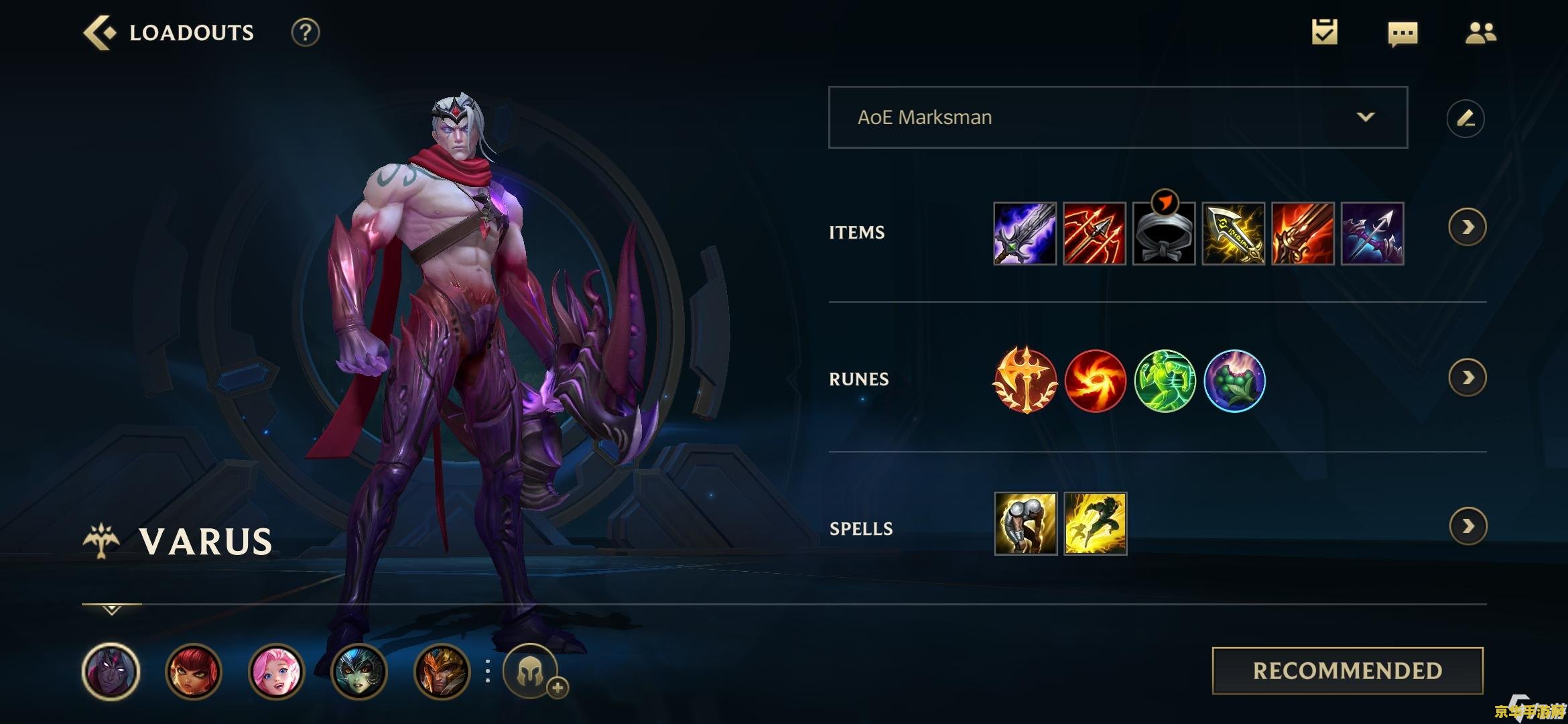Open the chat speech bubble icon
The width and height of the screenshot is (1568, 724).
[1402, 33]
